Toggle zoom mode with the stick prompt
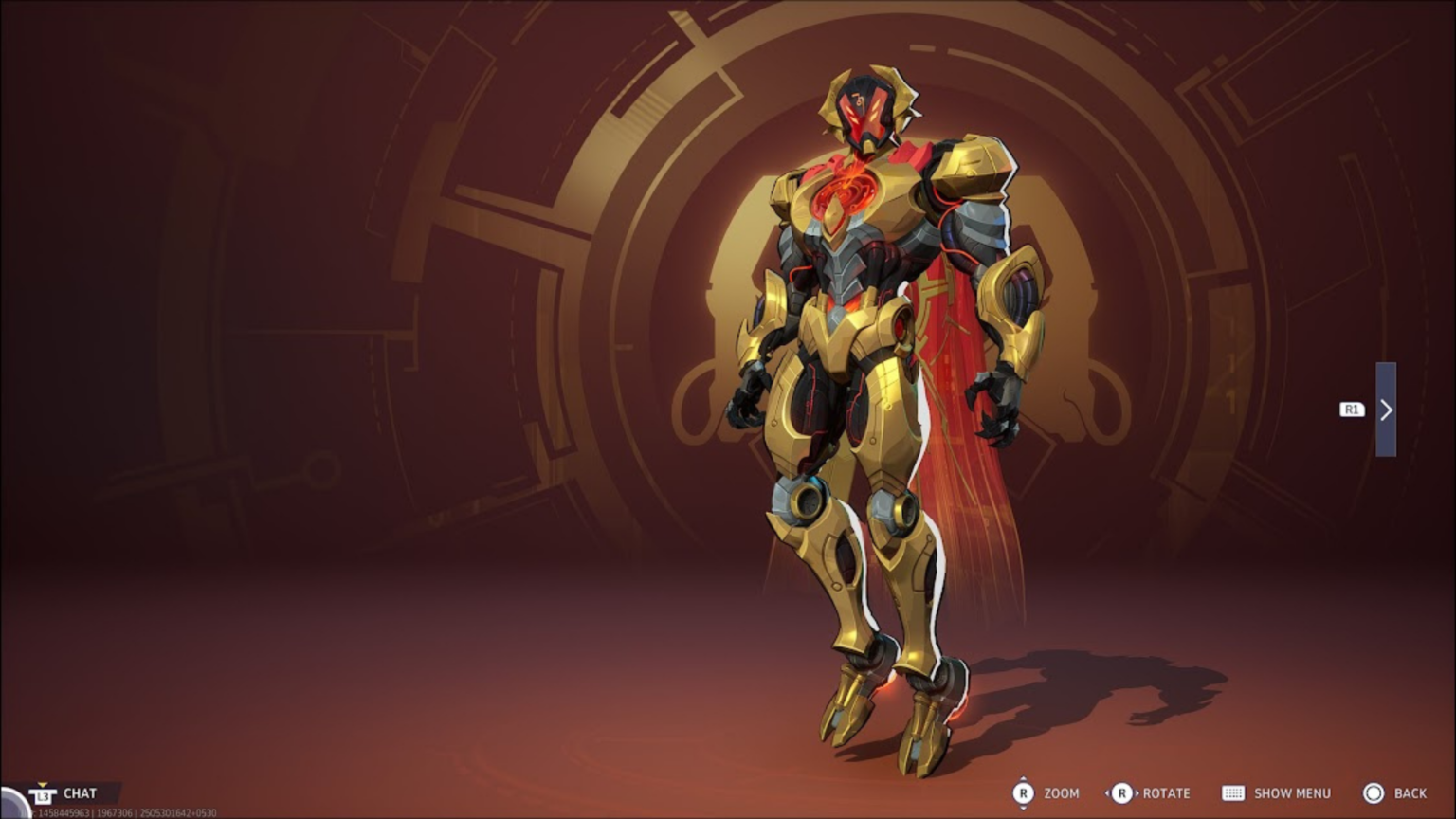The image size is (1456, 819). 1024,793
